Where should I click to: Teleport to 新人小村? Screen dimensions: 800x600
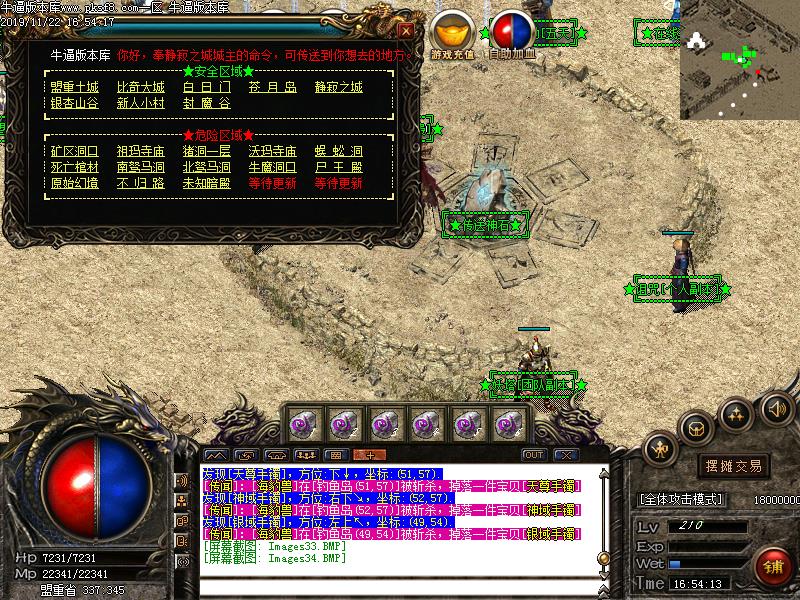tap(140, 103)
